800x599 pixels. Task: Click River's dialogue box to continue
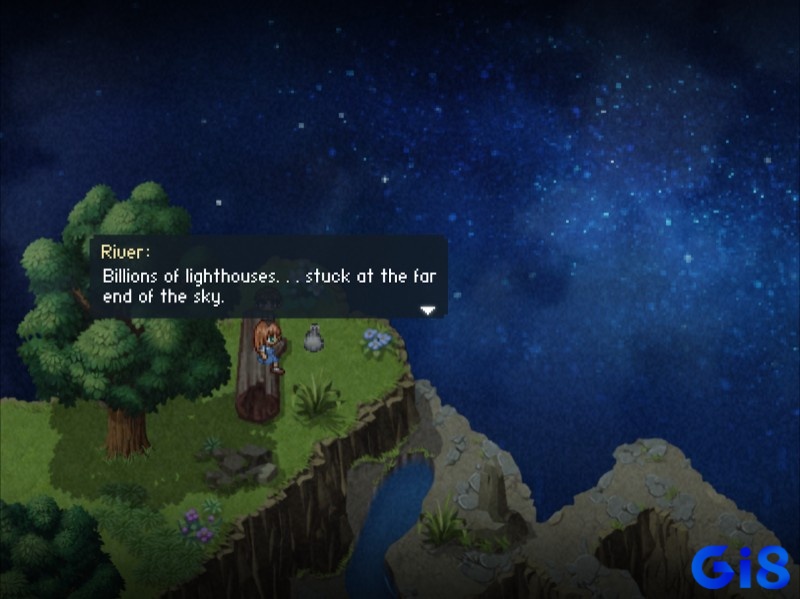[268, 277]
